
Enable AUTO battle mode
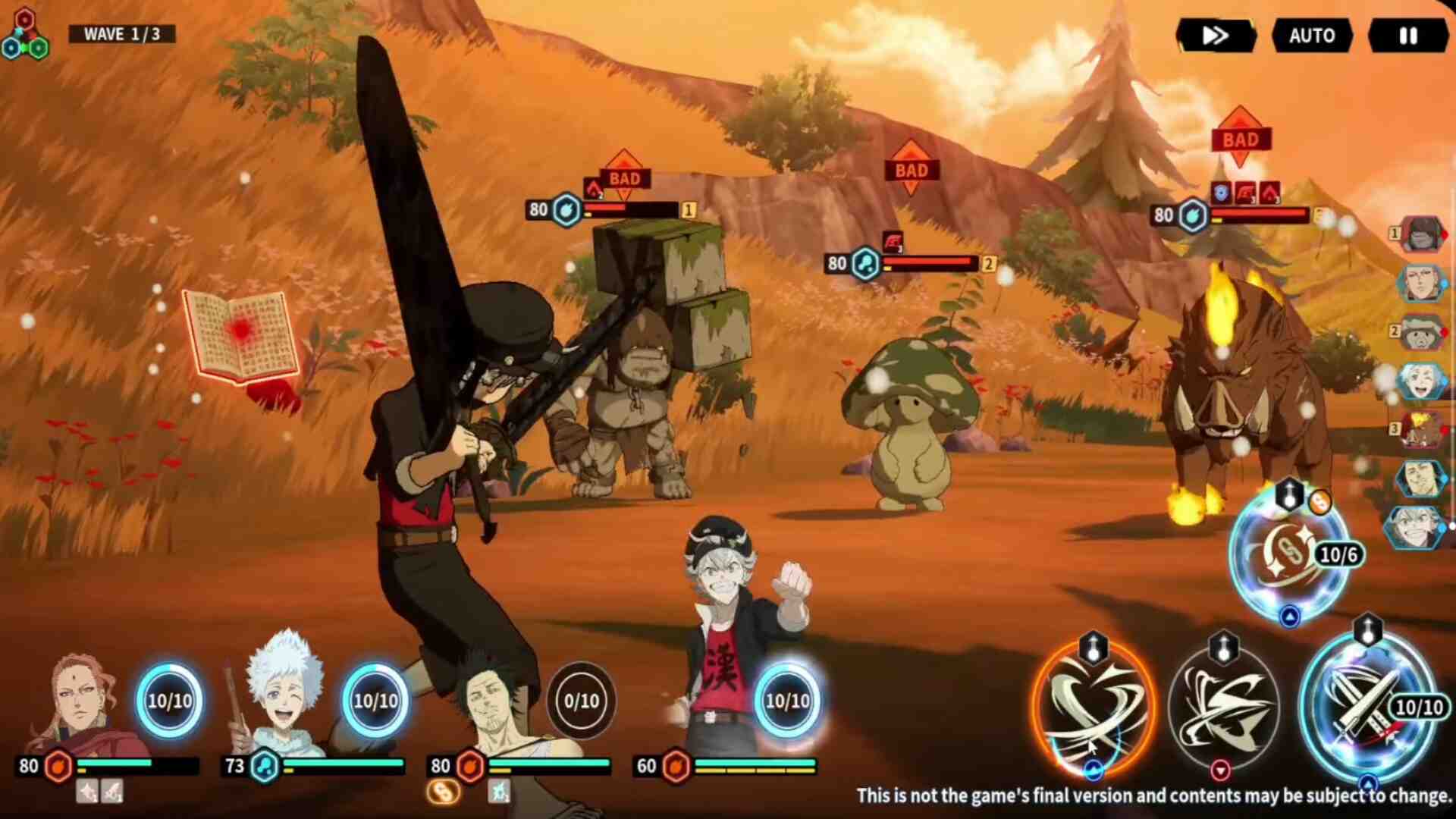point(1312,36)
